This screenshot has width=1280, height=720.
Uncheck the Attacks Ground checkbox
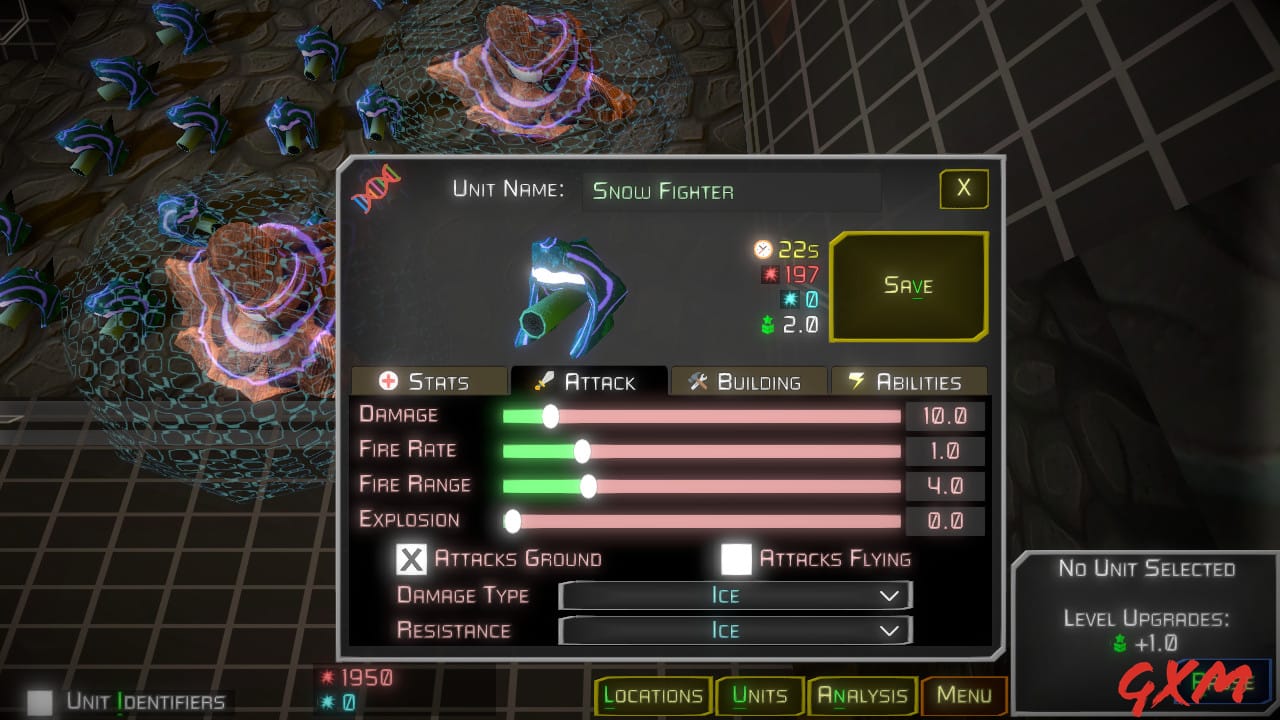tap(410, 559)
